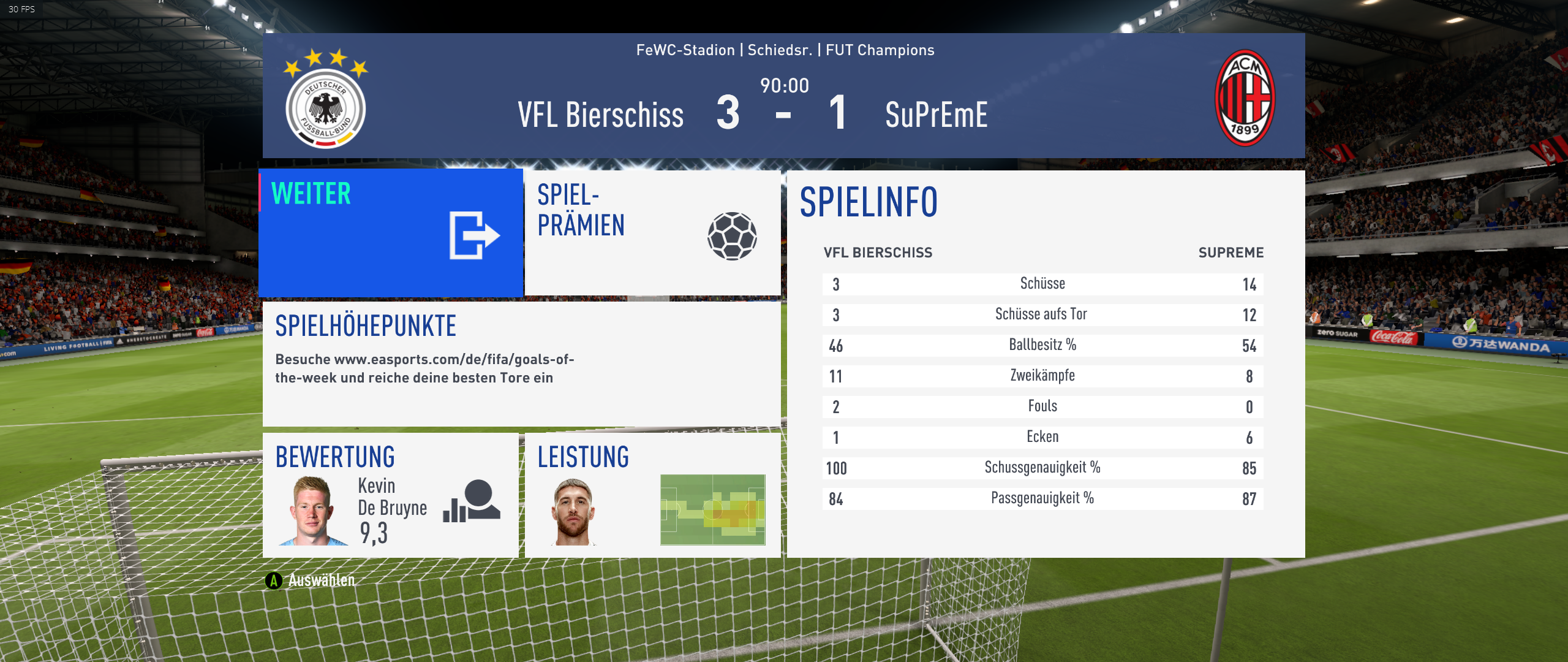
Task: Select the WEITER tile to continue
Action: pyautogui.click(x=391, y=233)
